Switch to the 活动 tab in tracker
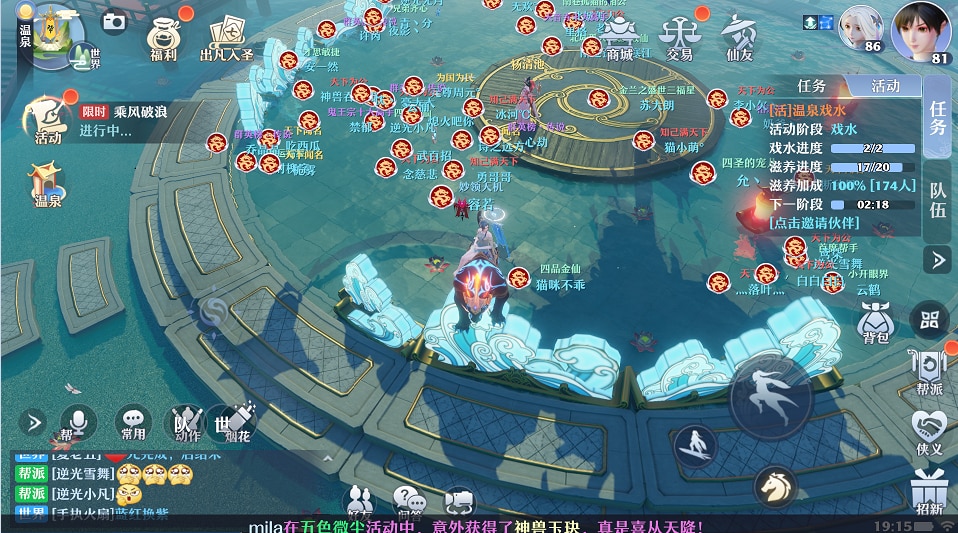 coord(884,87)
